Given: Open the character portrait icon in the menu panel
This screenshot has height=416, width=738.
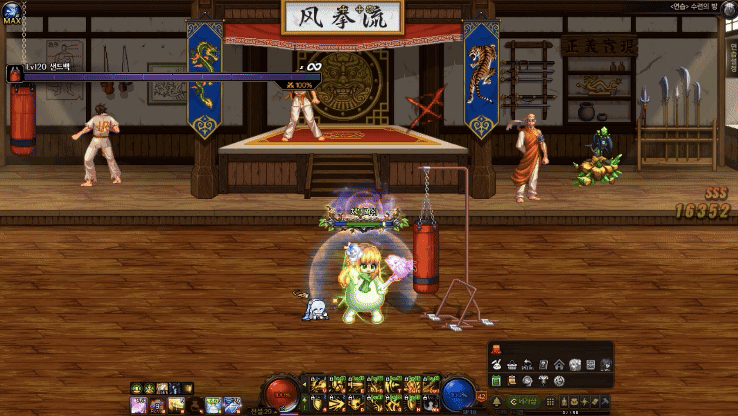Looking at the screenshot, I should (606, 365).
